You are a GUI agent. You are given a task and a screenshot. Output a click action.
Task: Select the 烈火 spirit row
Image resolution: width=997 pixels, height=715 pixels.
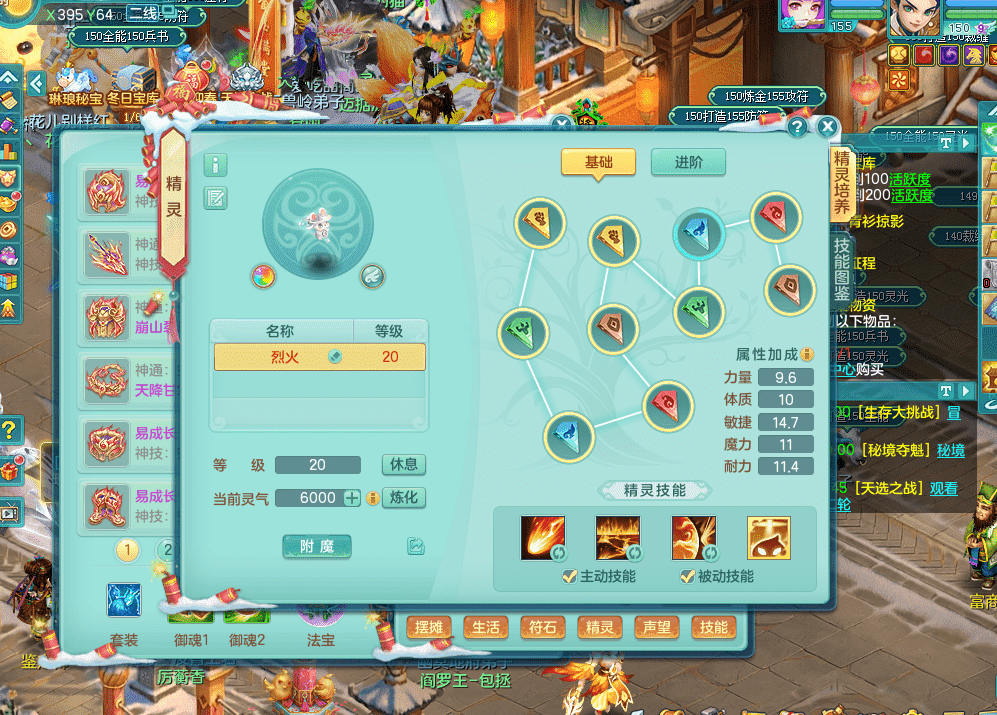[x=320, y=357]
